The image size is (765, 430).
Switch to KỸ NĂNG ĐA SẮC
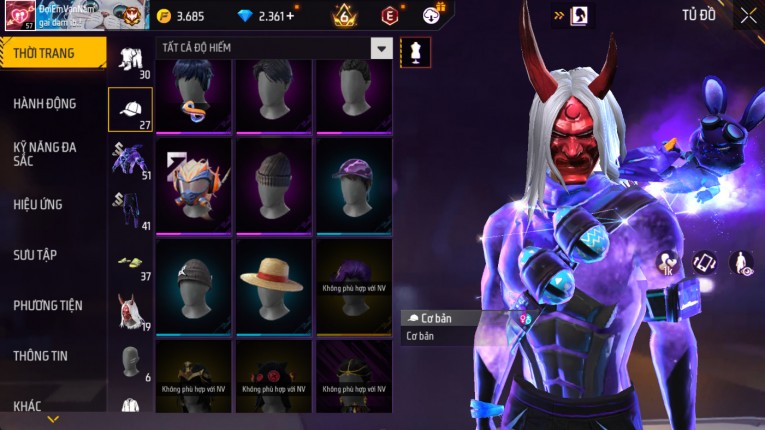46,153
